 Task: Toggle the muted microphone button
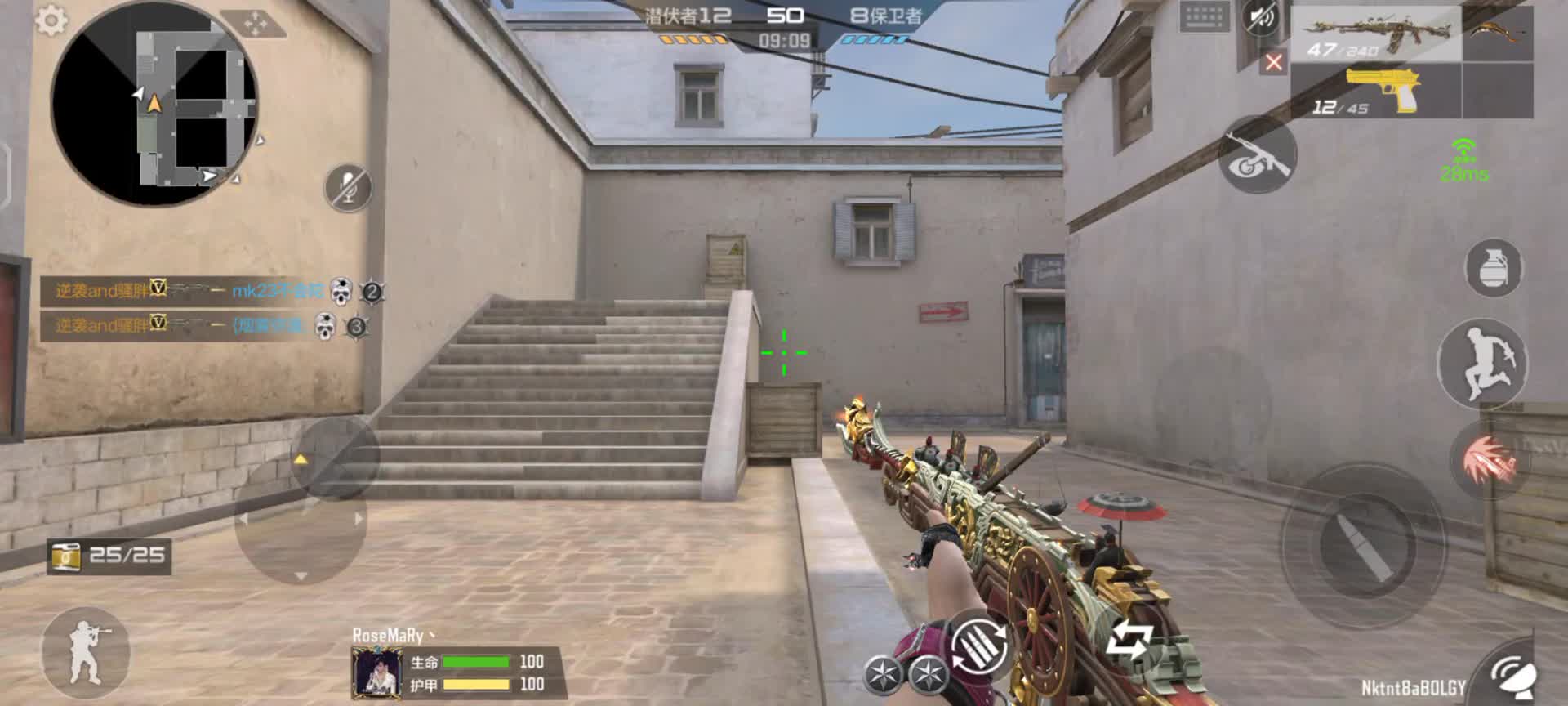(349, 187)
